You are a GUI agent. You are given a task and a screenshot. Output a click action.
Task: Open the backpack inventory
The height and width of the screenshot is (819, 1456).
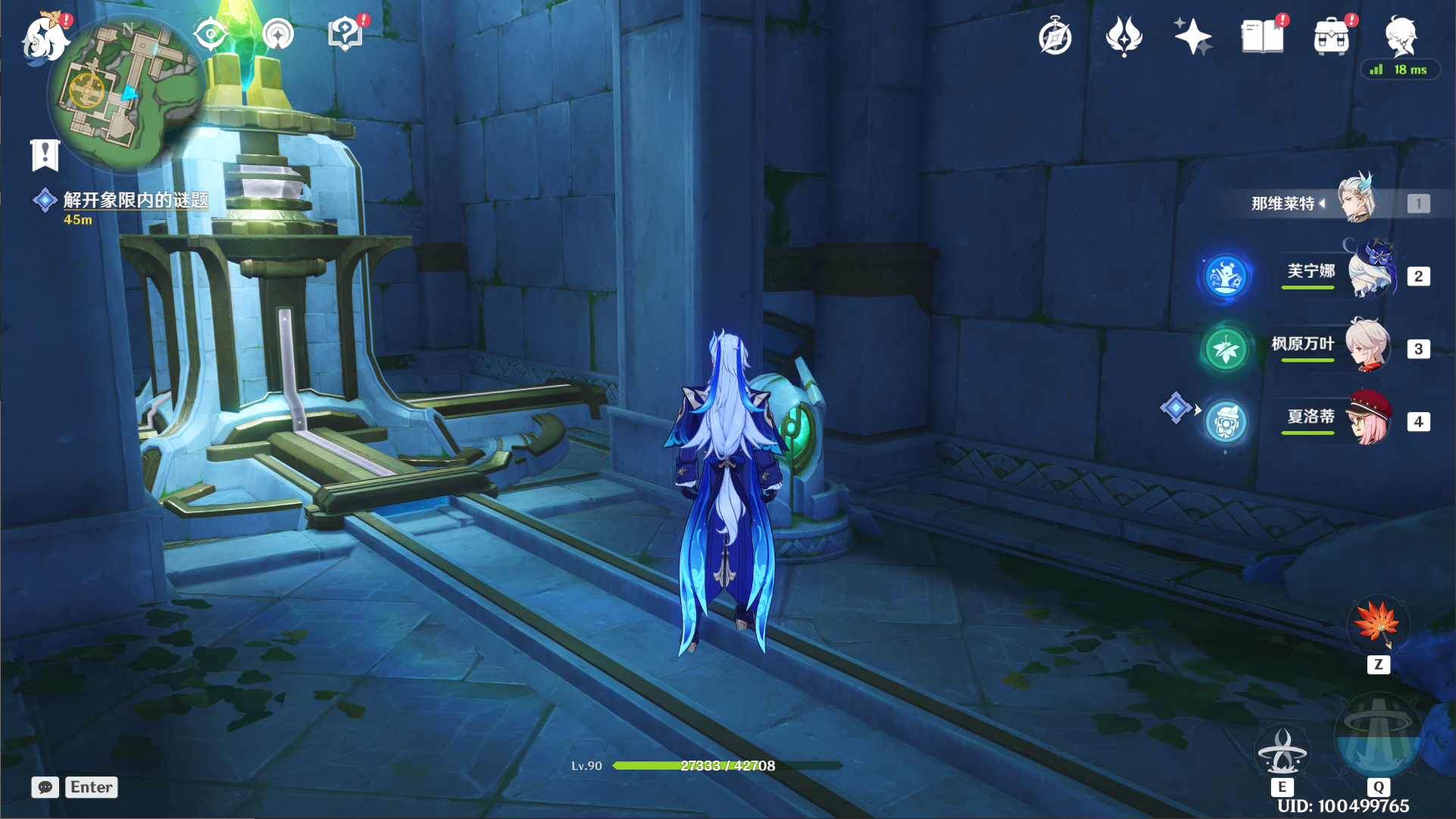(1332, 37)
